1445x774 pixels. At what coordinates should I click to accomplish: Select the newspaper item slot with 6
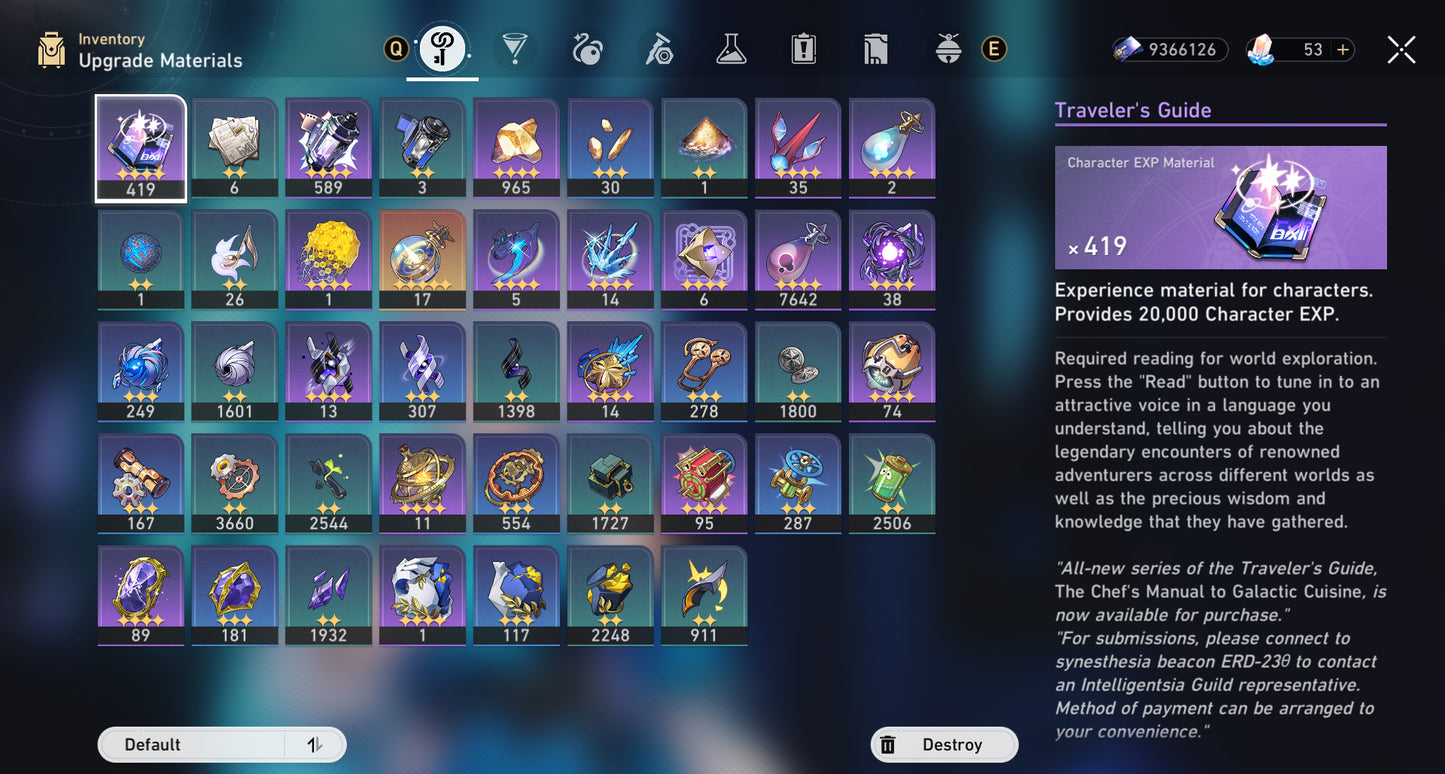tap(234, 148)
